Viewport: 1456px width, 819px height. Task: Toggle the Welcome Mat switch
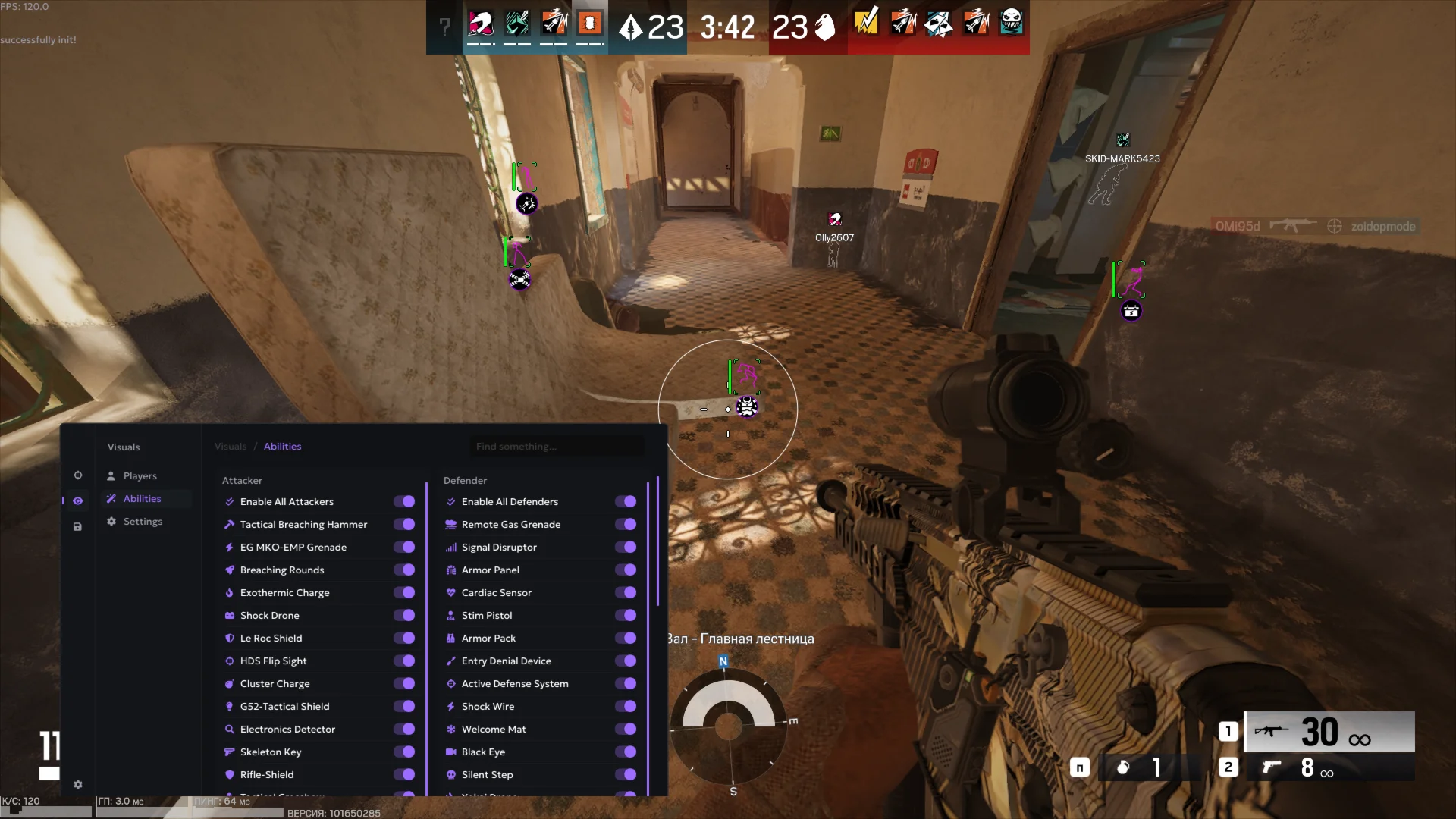(626, 729)
